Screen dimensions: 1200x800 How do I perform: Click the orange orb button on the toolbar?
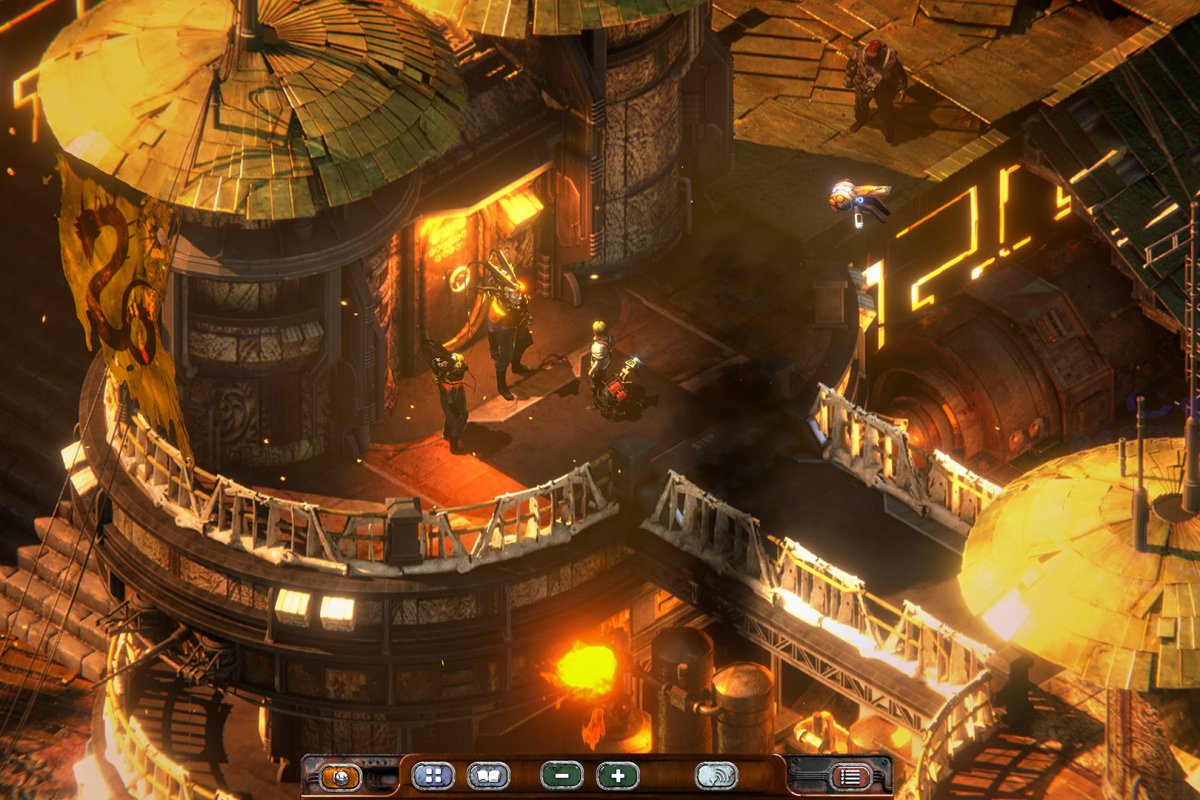click(x=340, y=776)
